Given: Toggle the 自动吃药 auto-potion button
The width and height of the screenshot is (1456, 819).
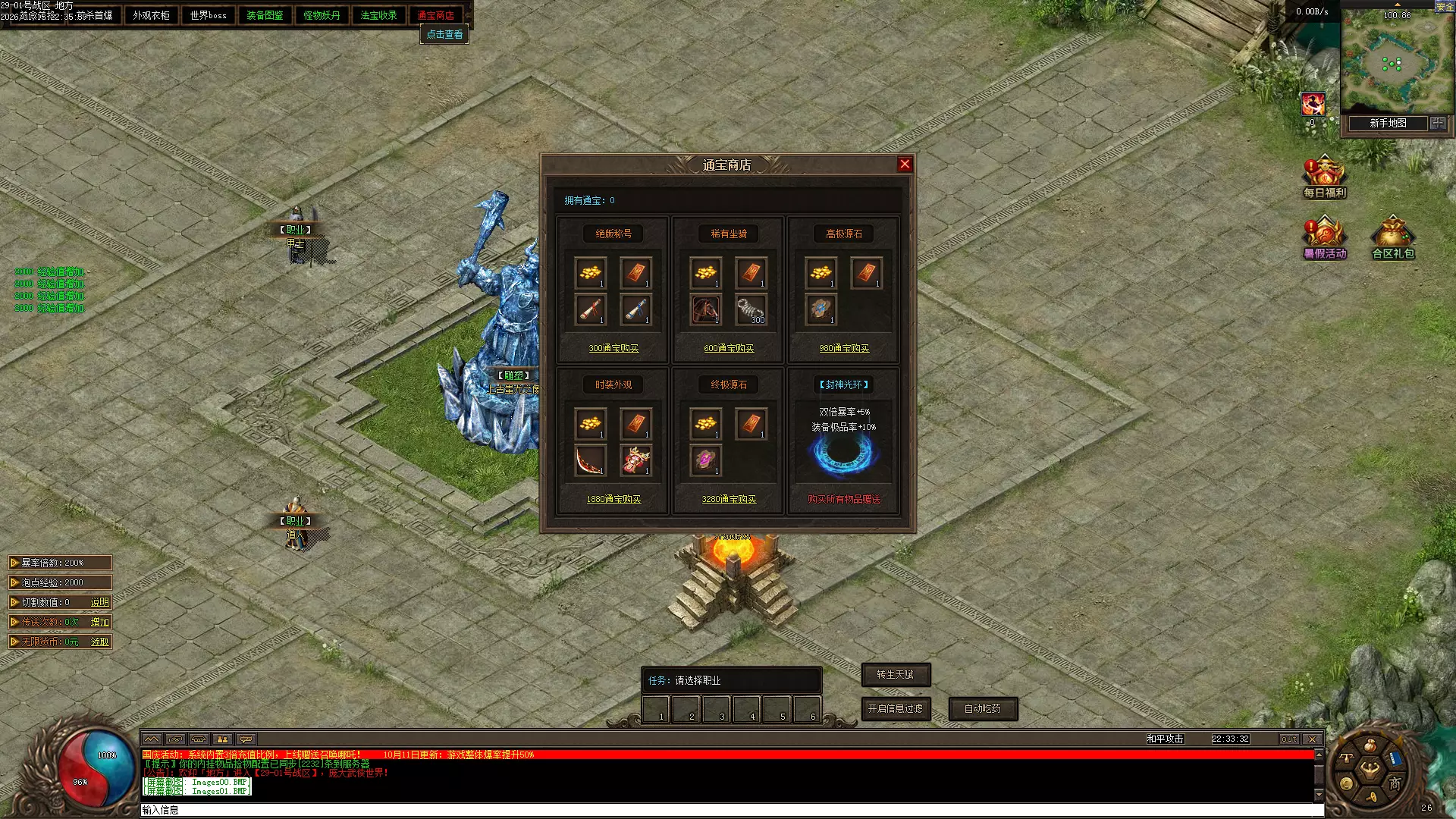Looking at the screenshot, I should 982,709.
